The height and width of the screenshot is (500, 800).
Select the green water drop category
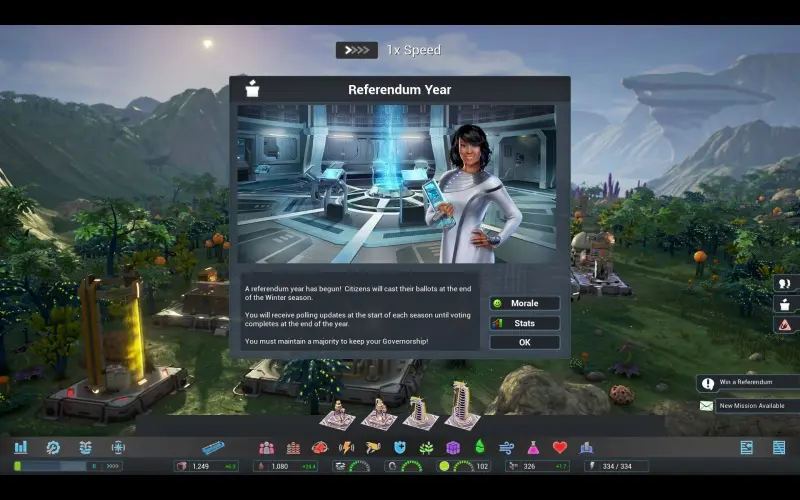(479, 447)
